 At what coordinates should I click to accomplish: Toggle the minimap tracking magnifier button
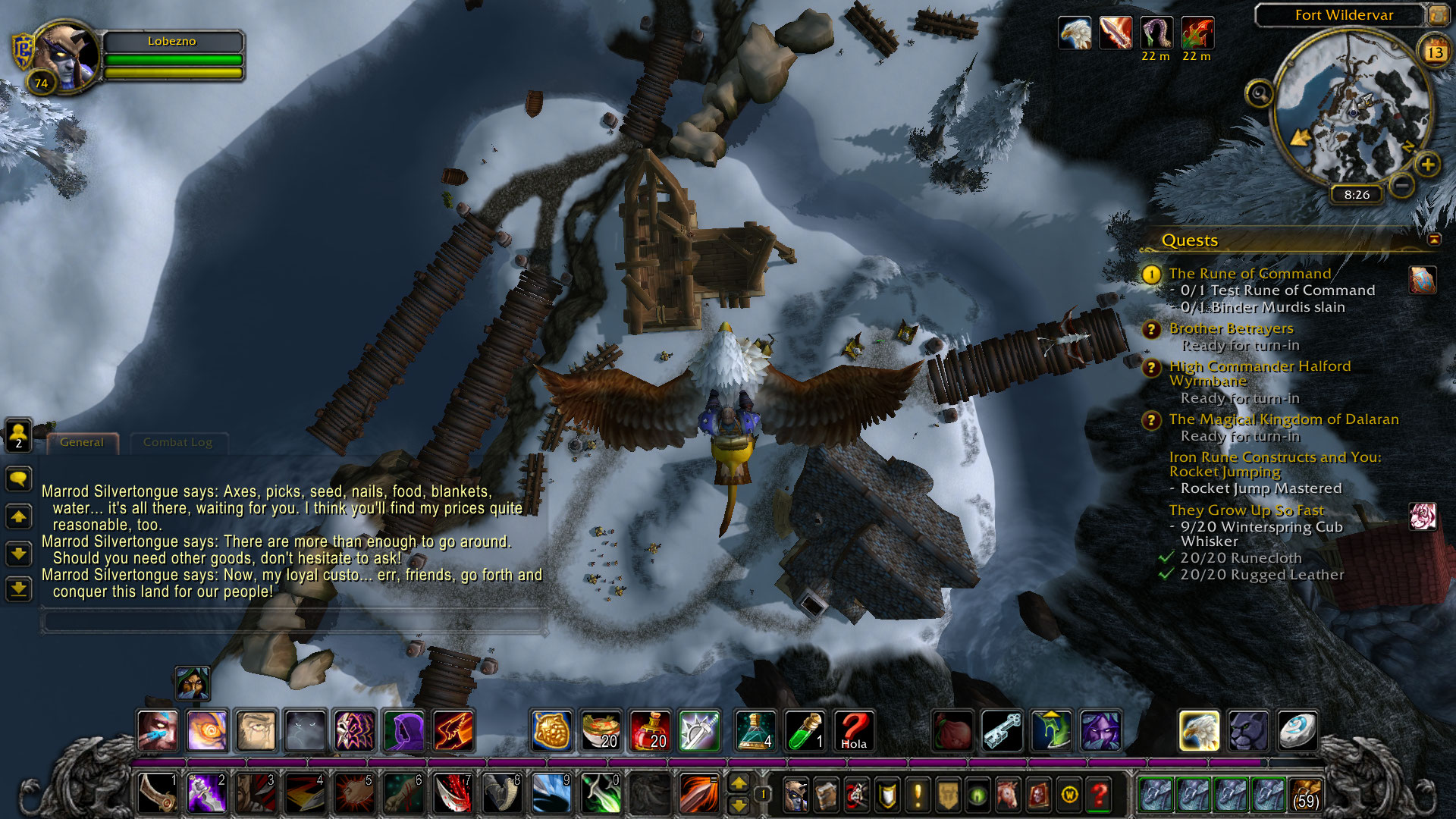pos(1259,94)
